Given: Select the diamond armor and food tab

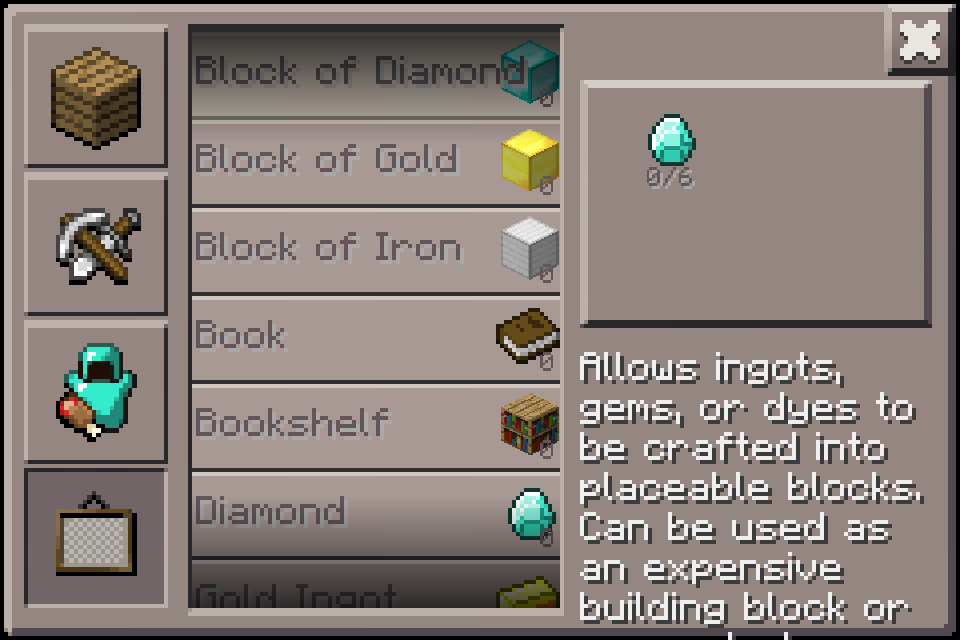Looking at the screenshot, I should click(x=95, y=392).
